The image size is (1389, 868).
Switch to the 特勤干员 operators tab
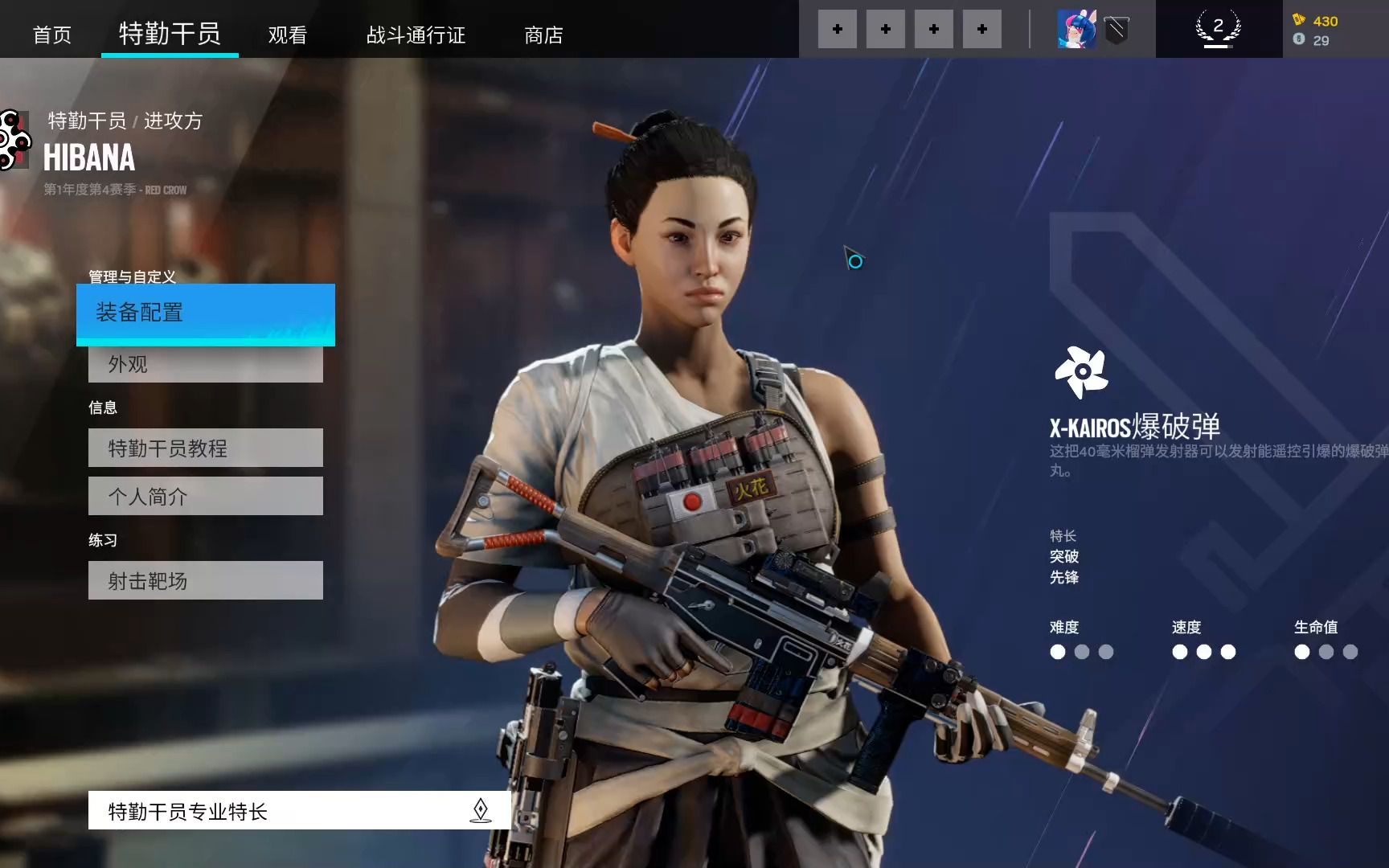click(170, 33)
